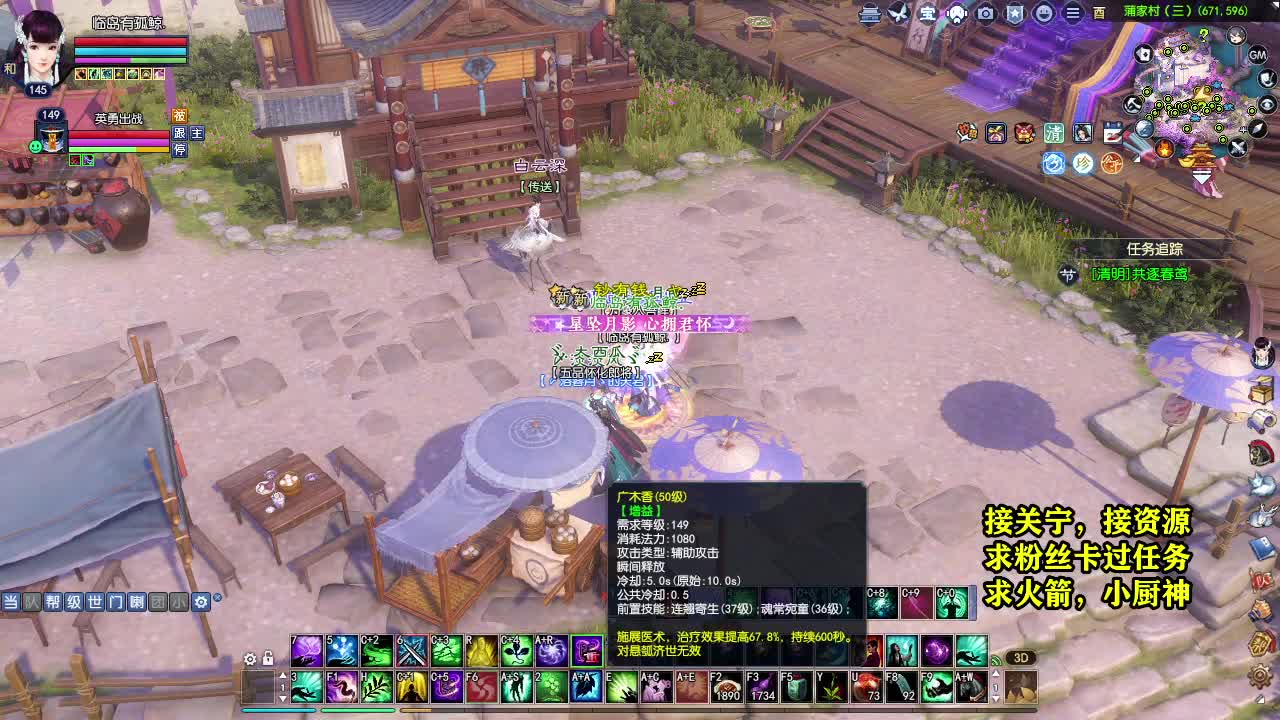The height and width of the screenshot is (720, 1280).
Task: Click the flame activity icon left of the minimap
Action: pyautogui.click(x=1164, y=147)
